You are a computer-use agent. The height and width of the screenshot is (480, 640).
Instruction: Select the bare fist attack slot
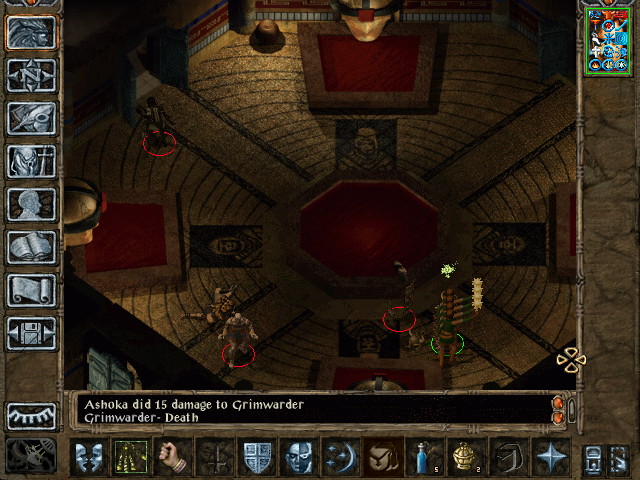[x=172, y=456]
